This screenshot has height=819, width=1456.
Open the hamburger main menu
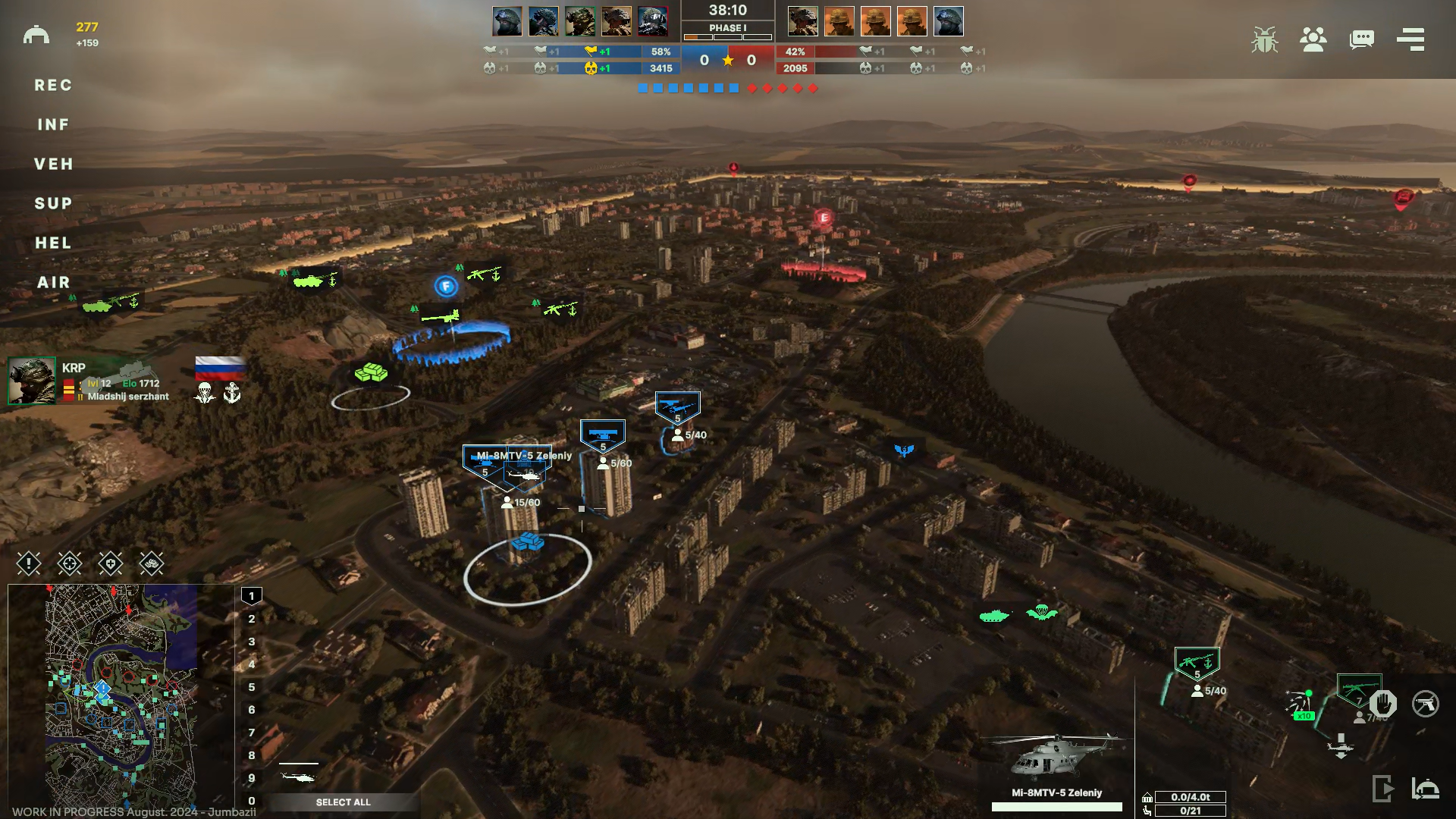1410,39
